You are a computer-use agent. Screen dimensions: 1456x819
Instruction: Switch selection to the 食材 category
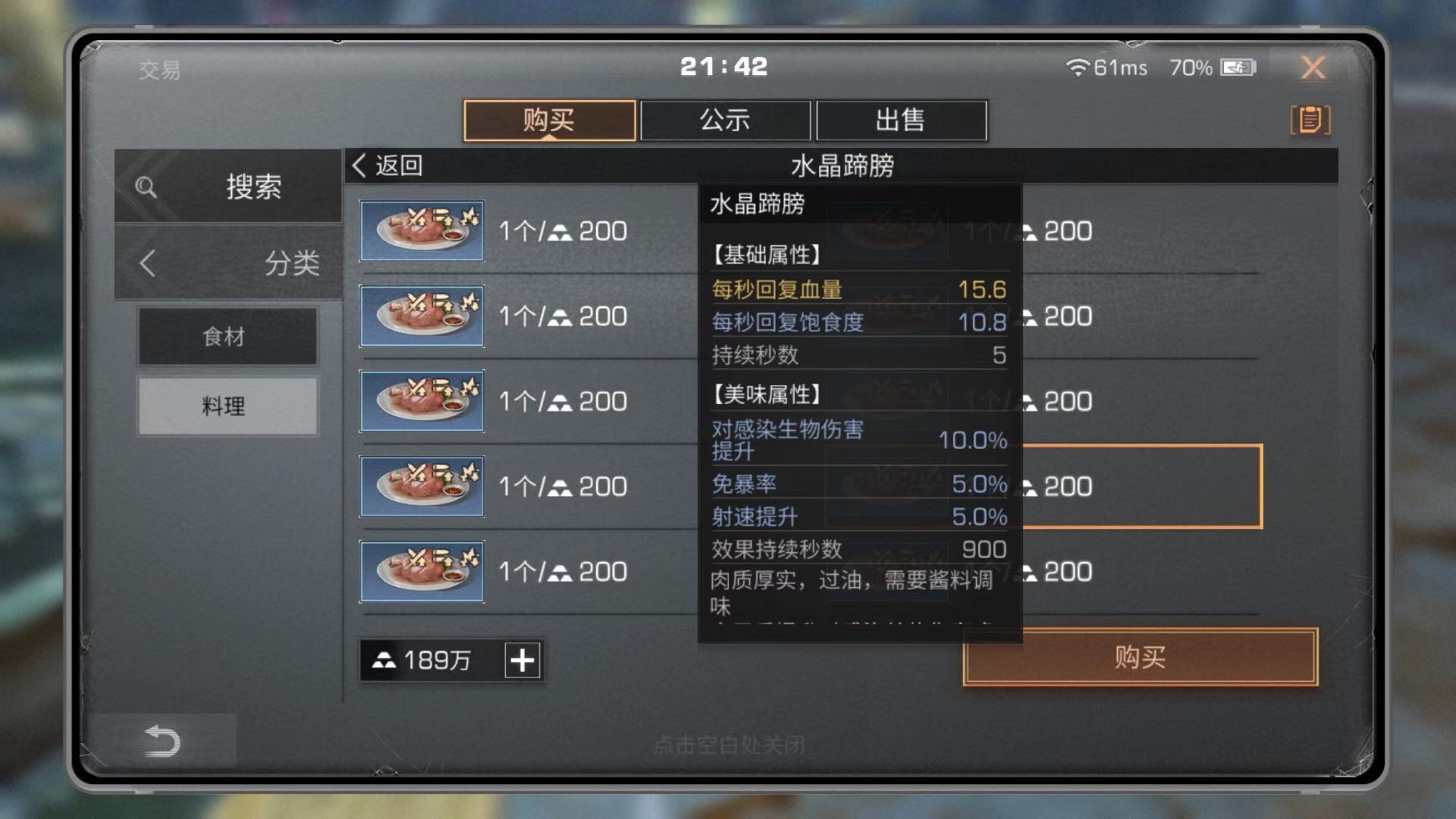pos(227,336)
